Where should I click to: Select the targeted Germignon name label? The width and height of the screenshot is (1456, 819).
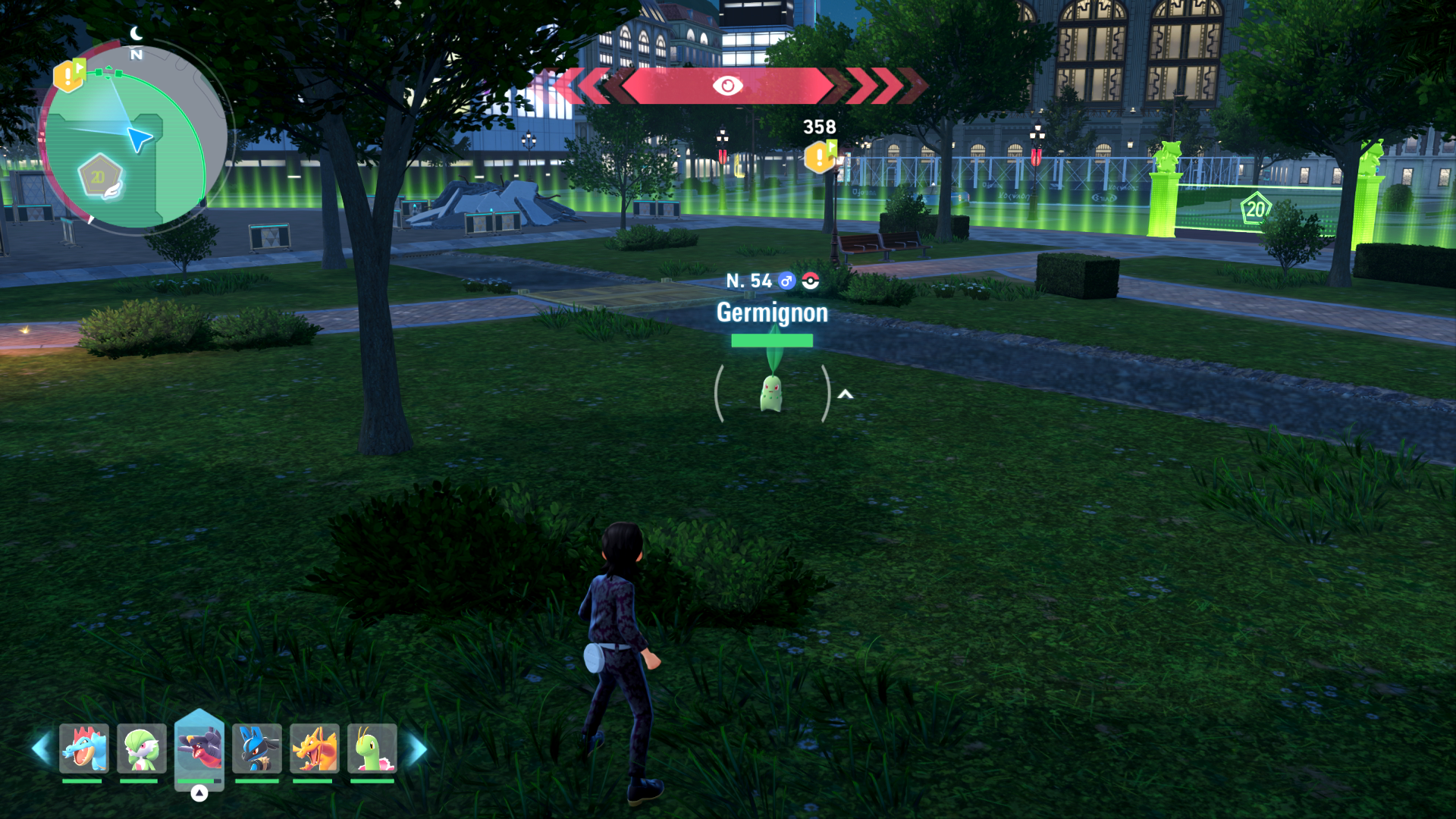[772, 312]
